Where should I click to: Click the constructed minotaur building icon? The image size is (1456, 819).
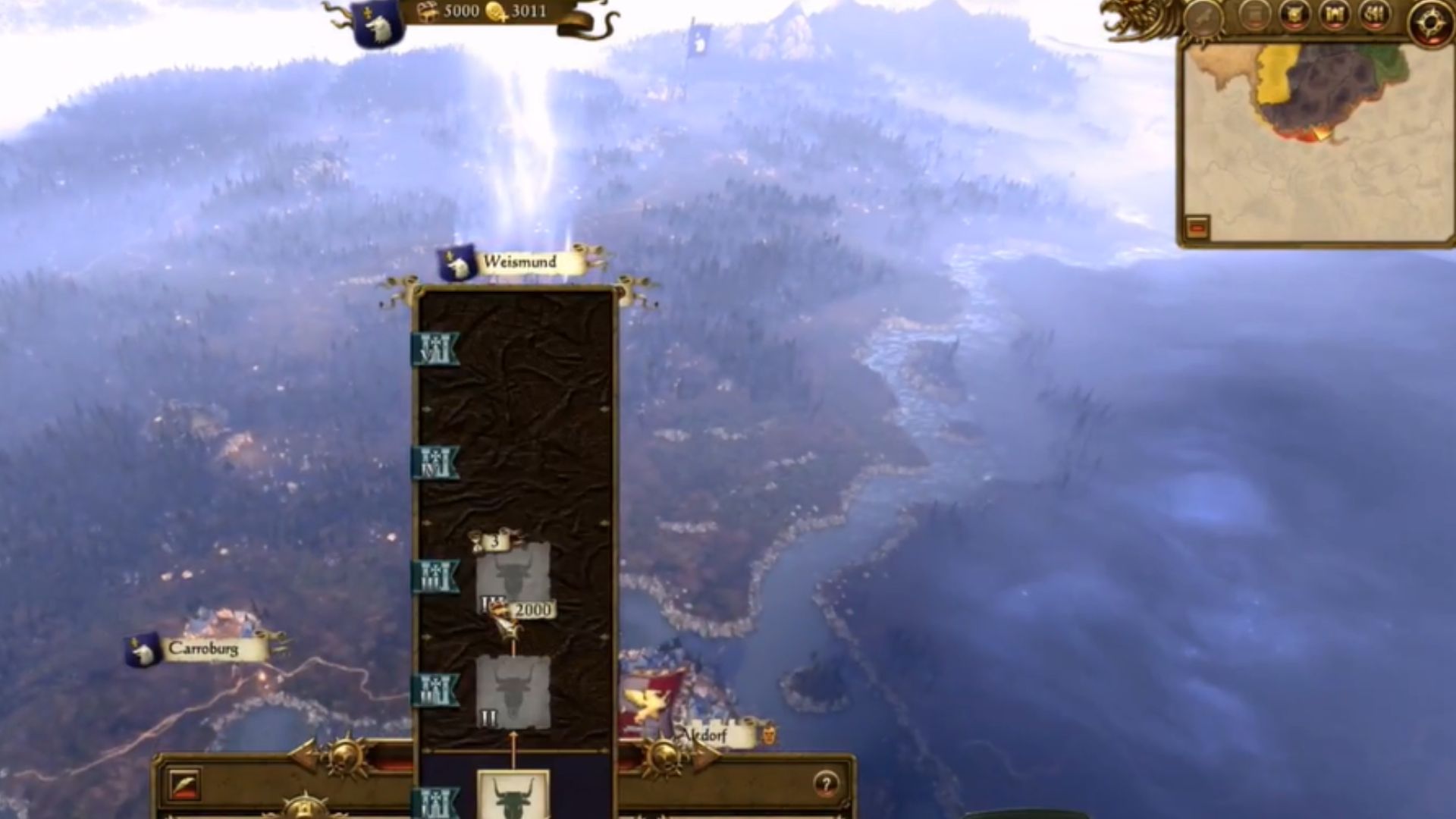point(512,800)
